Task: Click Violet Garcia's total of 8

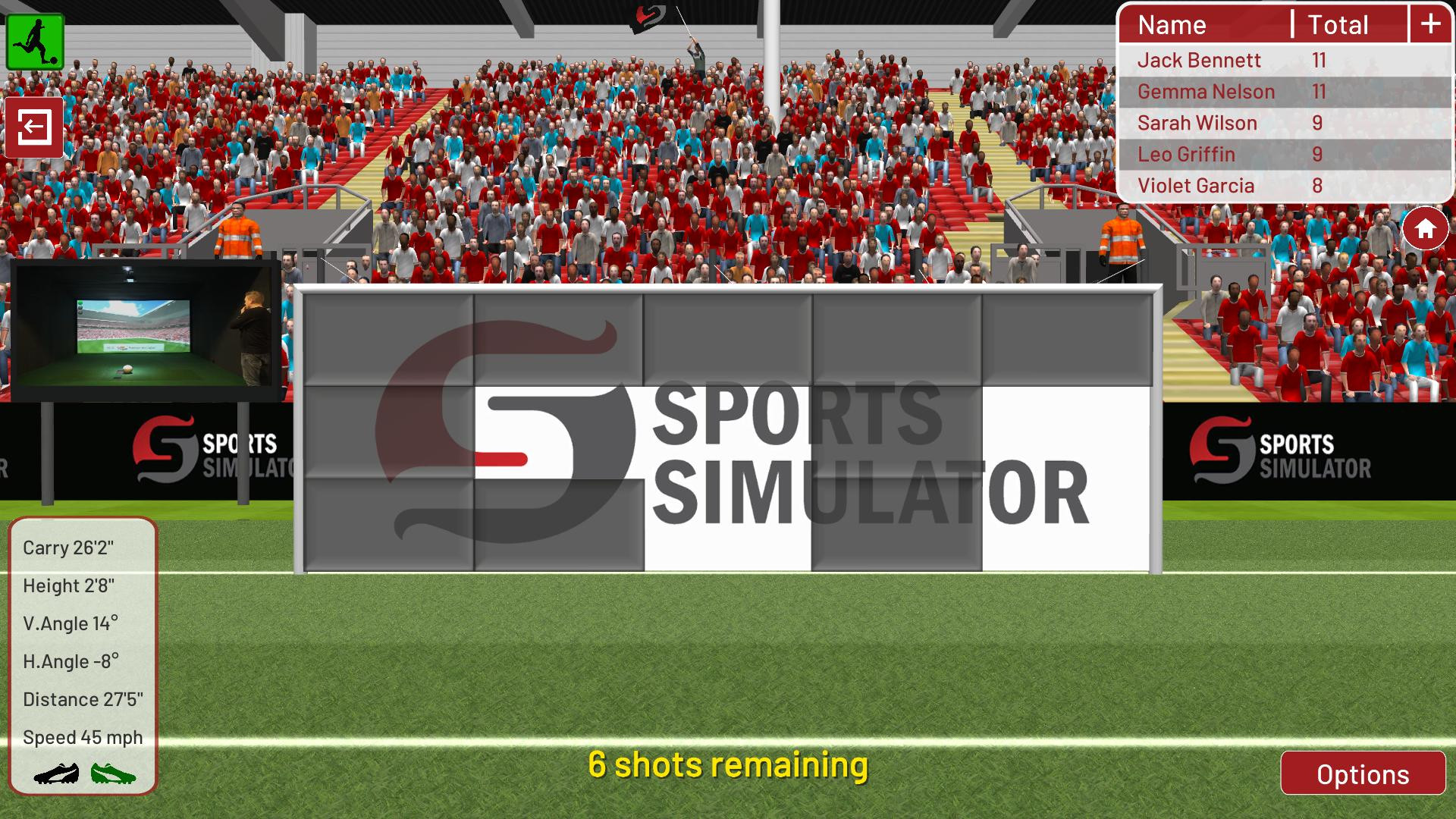Action: pyautogui.click(x=1317, y=185)
